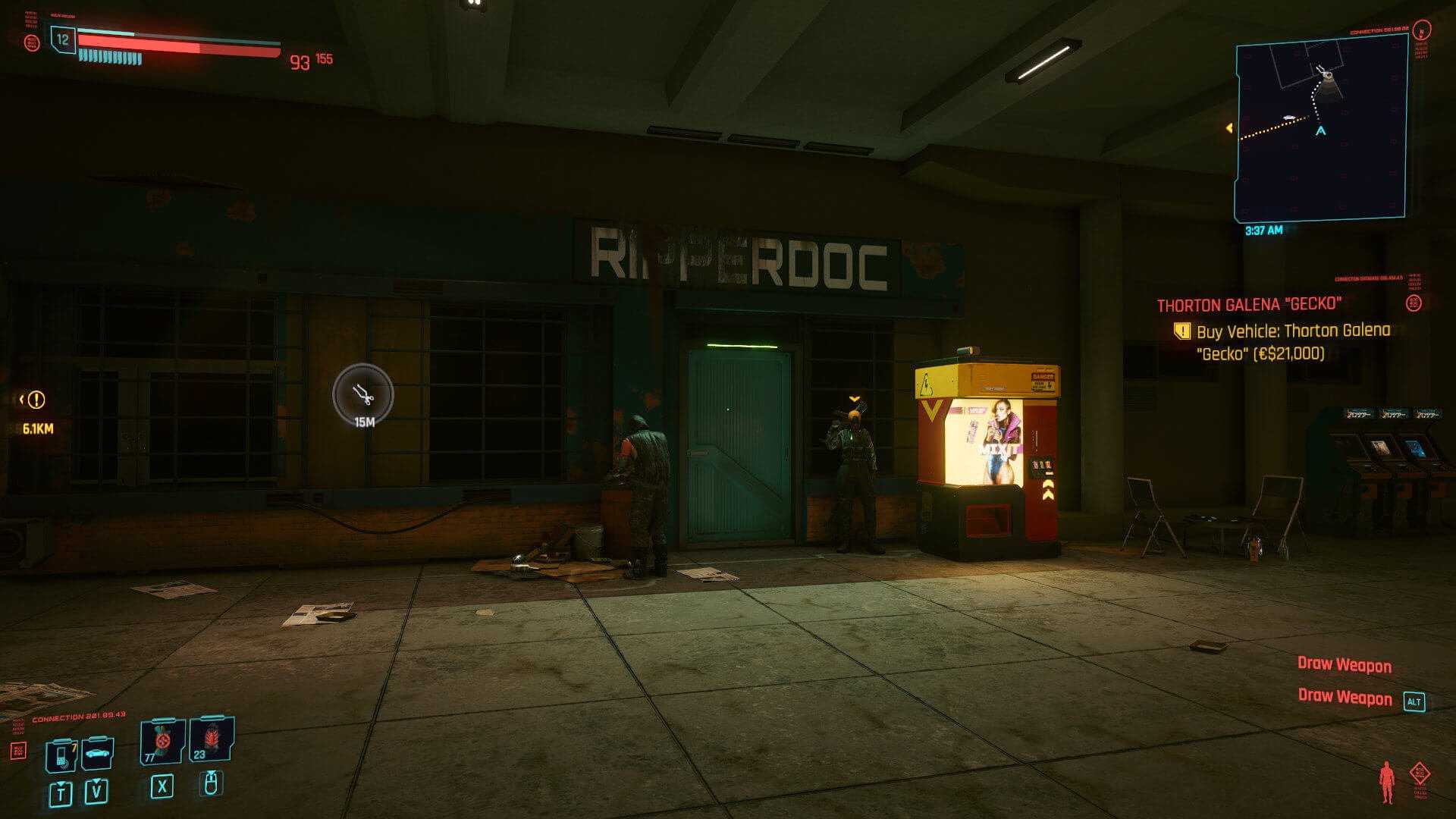The image size is (1456, 819).
Task: Select the Buy Vehicle objective entry
Action: coord(1292,341)
